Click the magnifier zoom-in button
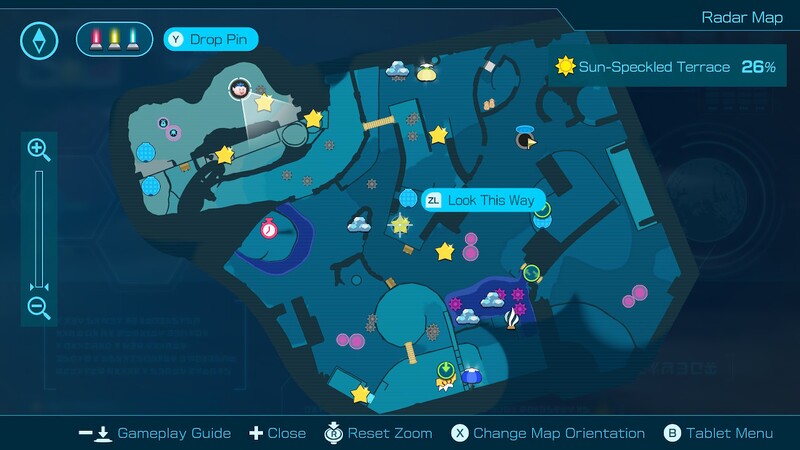800x450 pixels. pos(39,150)
